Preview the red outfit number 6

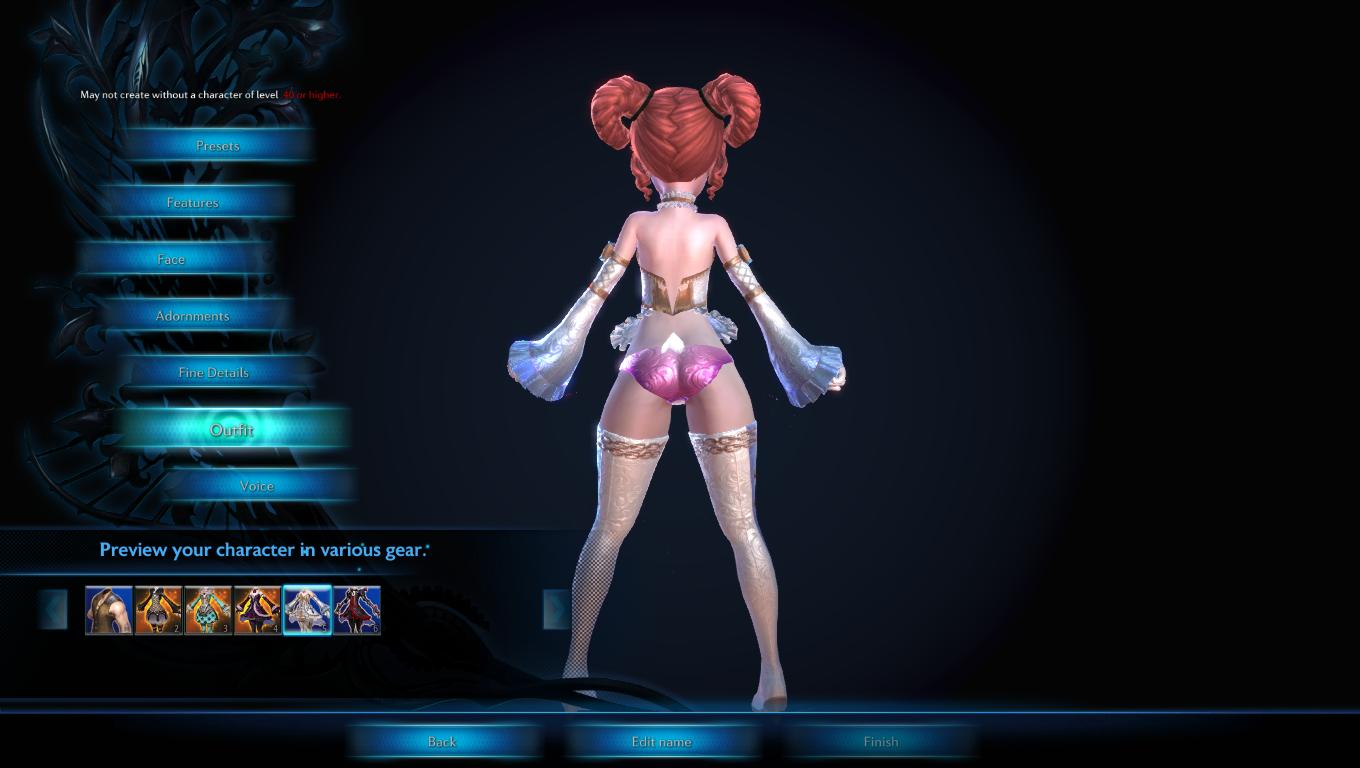357,610
